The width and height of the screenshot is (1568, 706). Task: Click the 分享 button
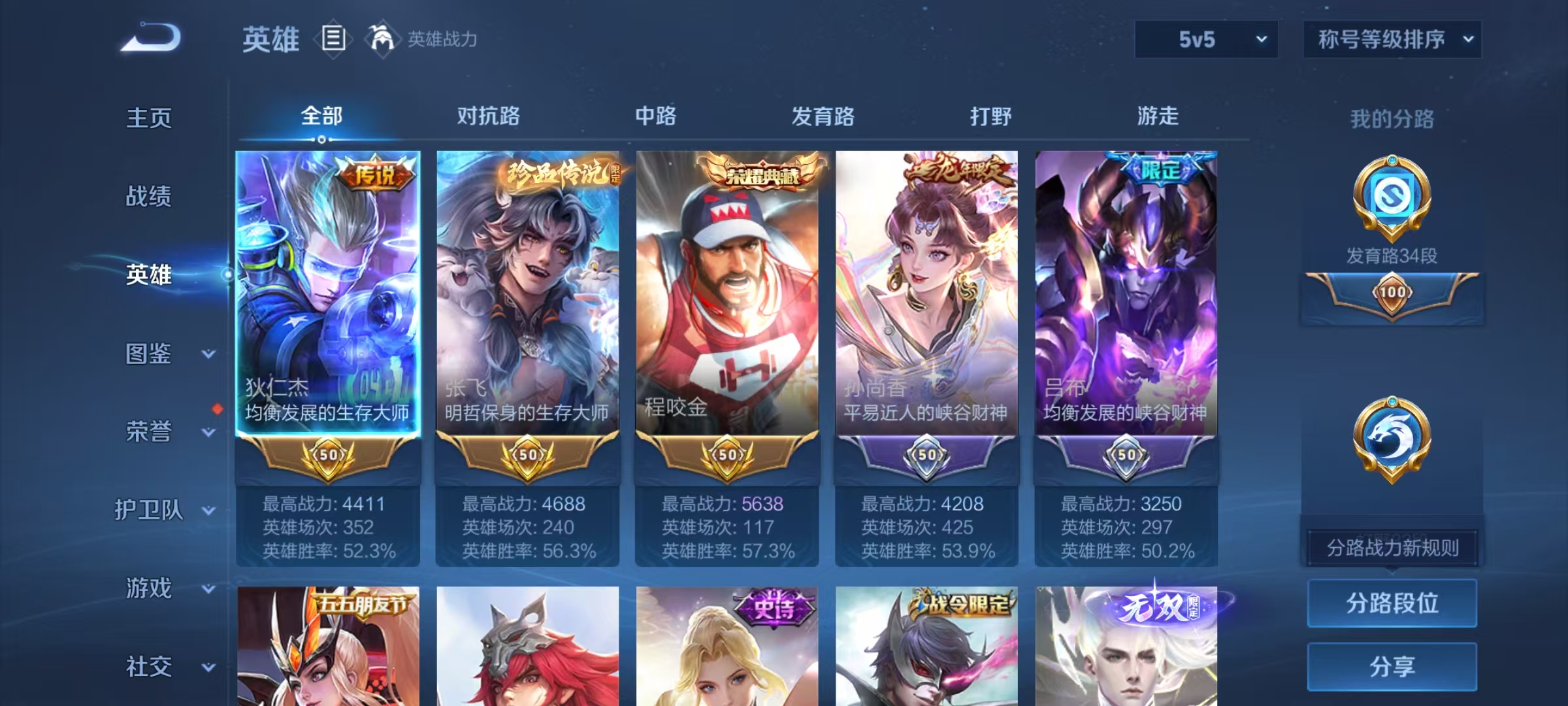pos(1392,668)
